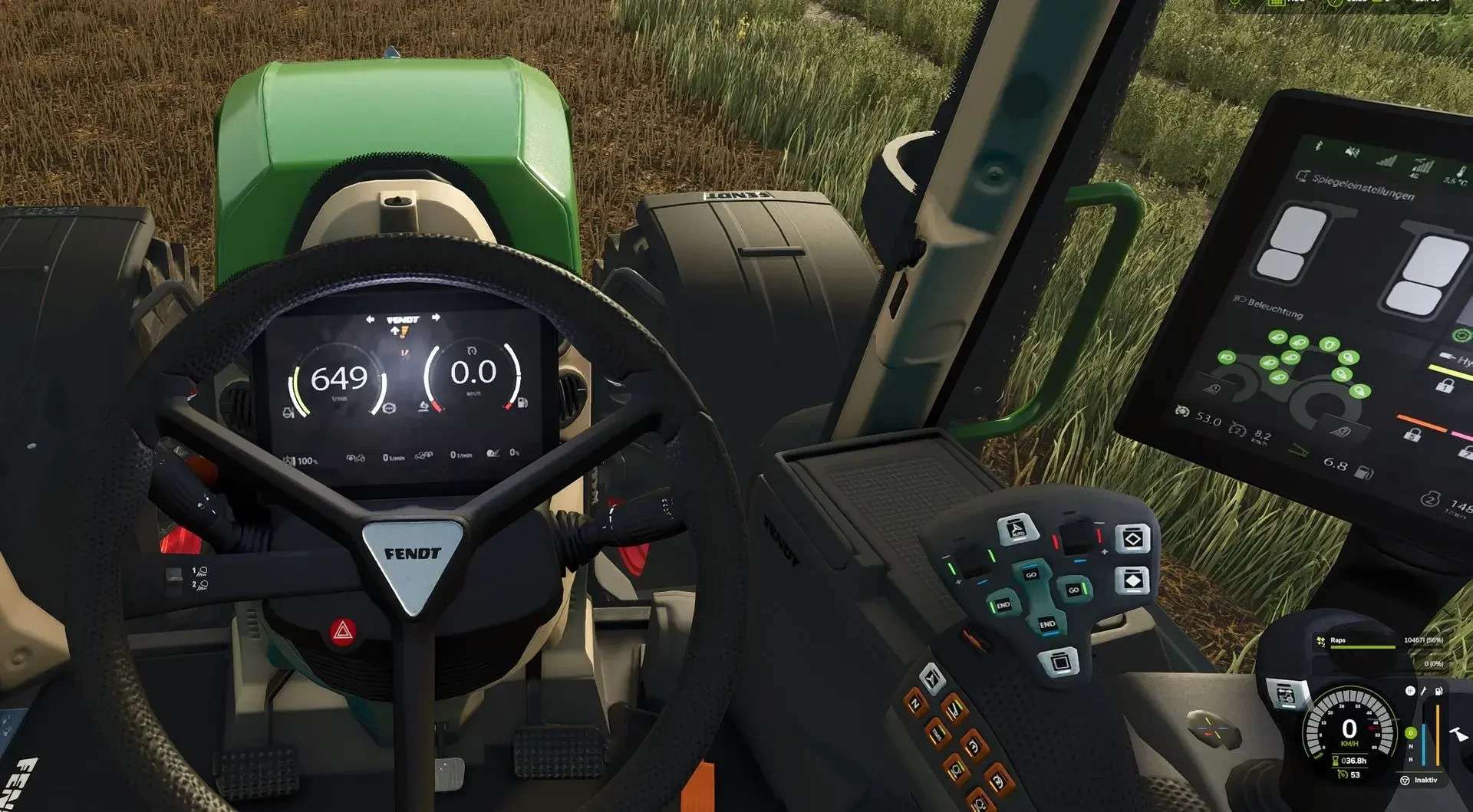Viewport: 1473px width, 812px height.
Task: Switch to Drive with the D indicator
Action: coord(1410,734)
